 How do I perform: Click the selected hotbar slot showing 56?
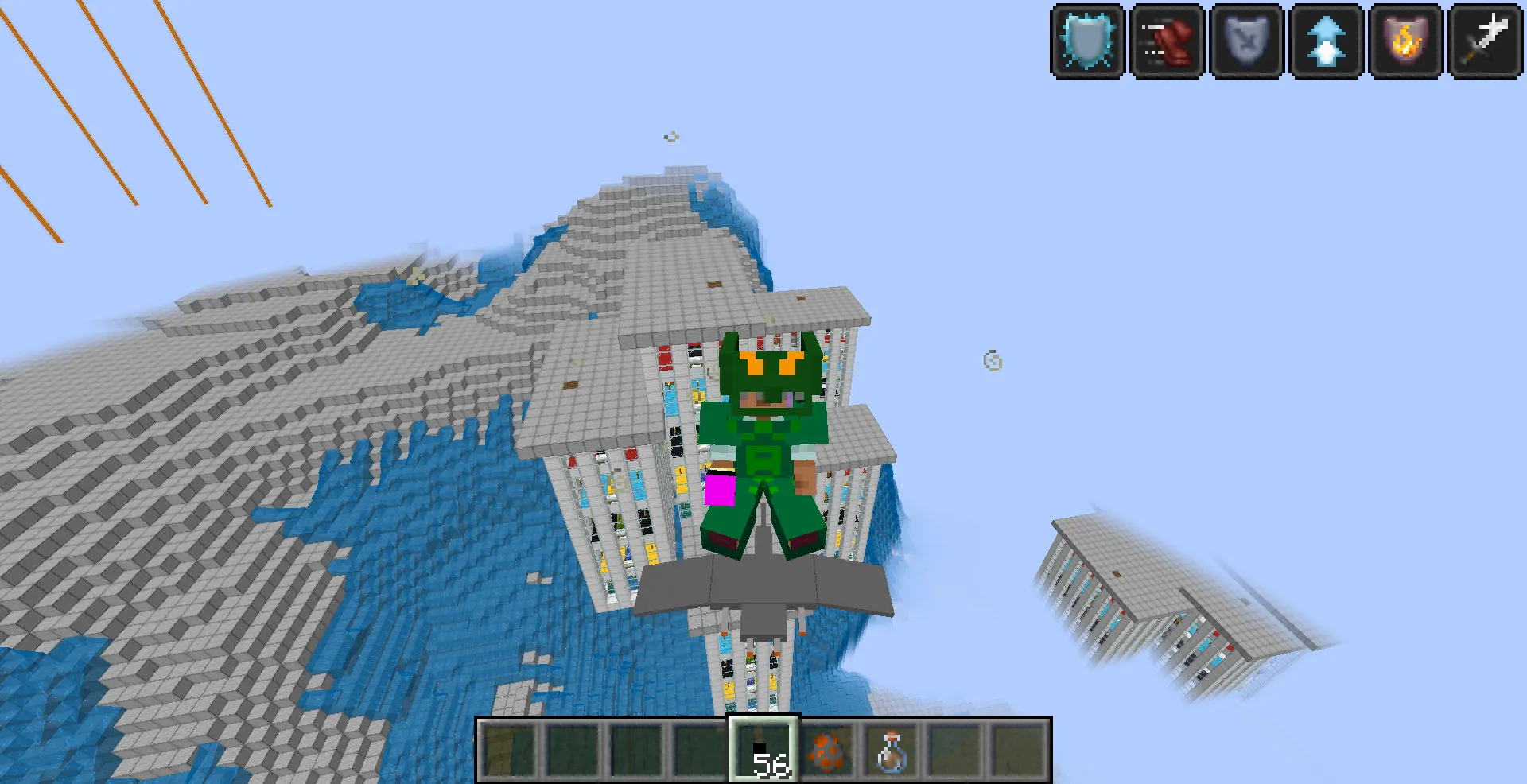[x=763, y=750]
